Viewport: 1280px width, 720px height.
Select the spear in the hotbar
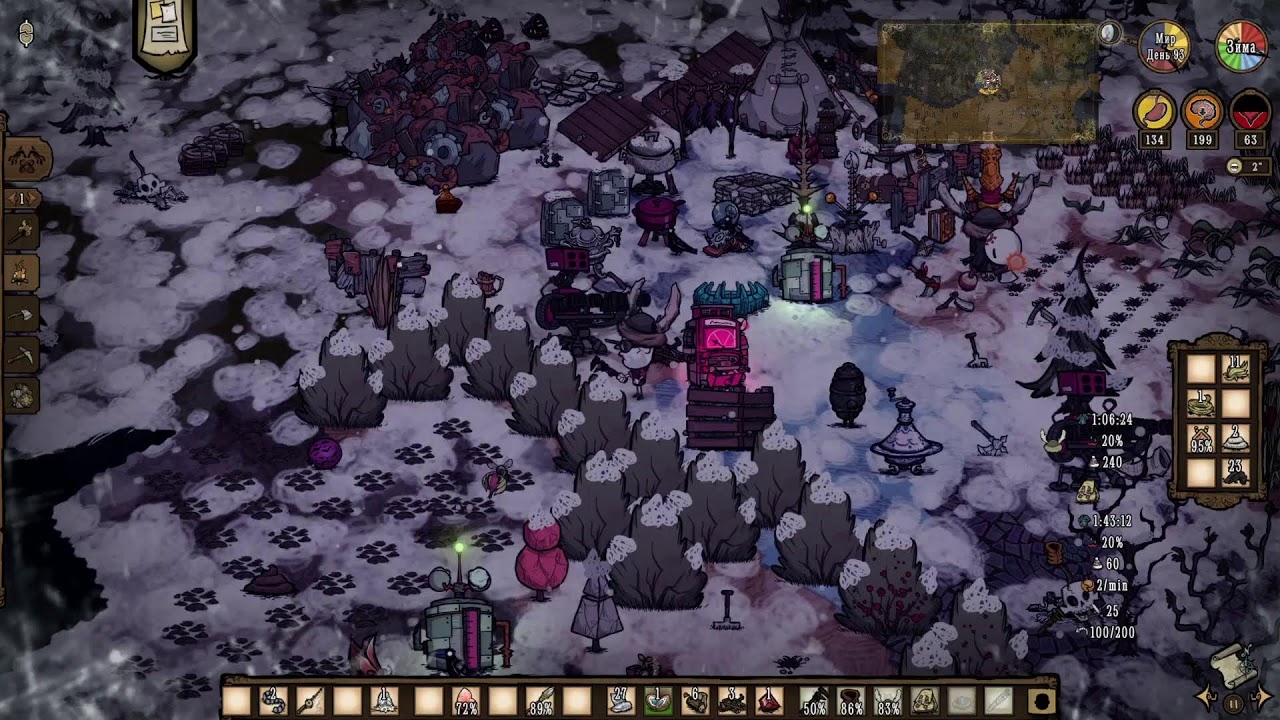click(309, 701)
